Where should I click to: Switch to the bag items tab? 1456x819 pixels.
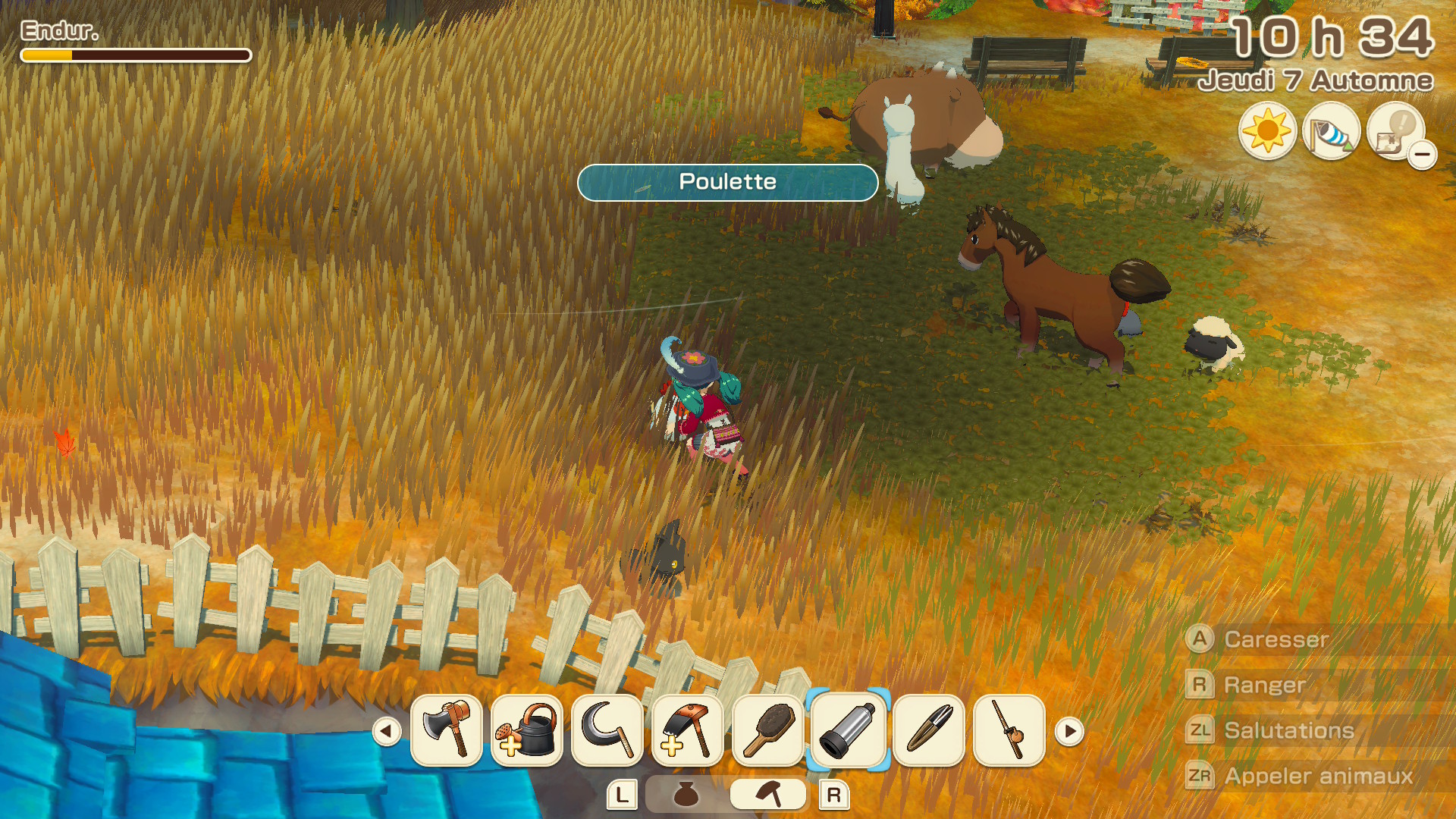[686, 795]
